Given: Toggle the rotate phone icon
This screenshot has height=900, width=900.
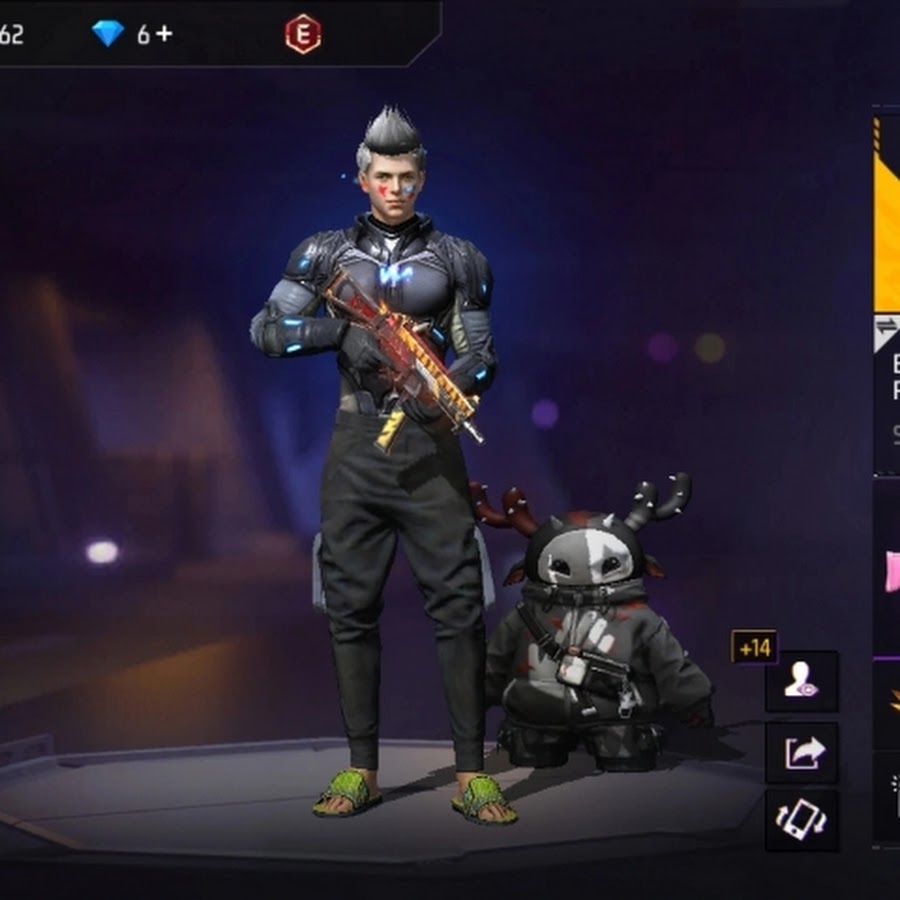Looking at the screenshot, I should [801, 820].
